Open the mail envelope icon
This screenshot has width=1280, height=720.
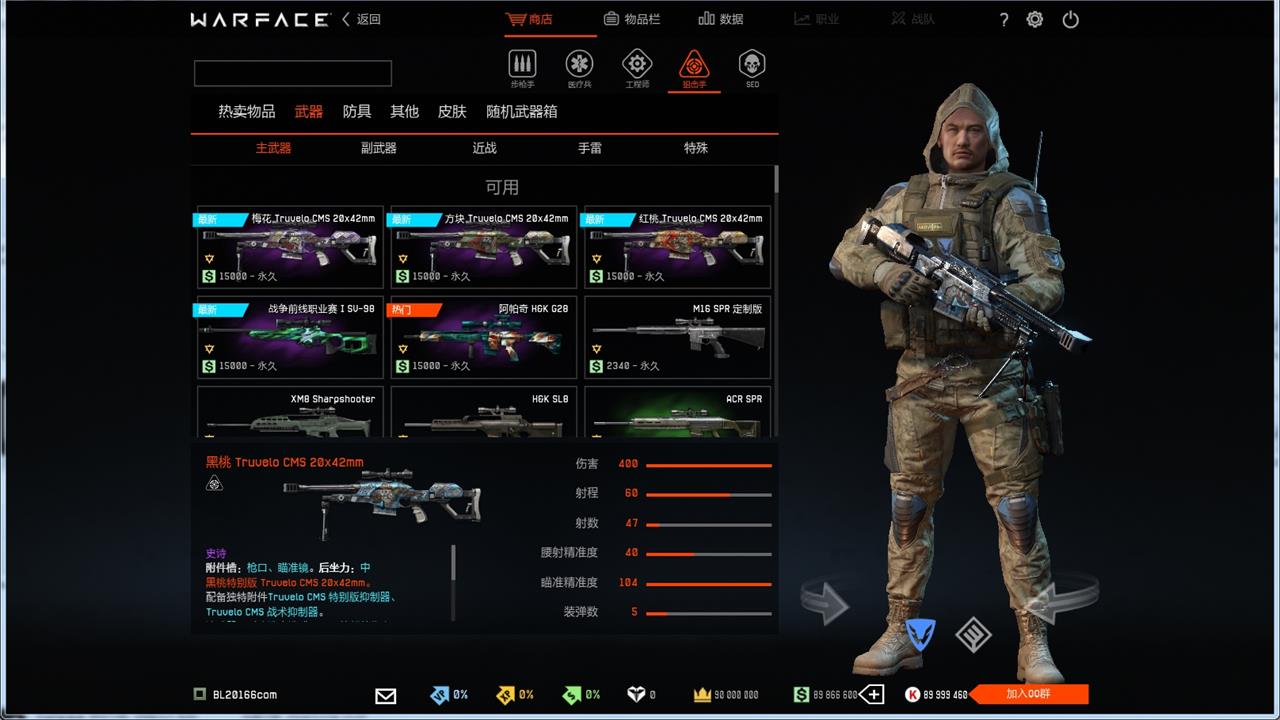tap(385, 695)
